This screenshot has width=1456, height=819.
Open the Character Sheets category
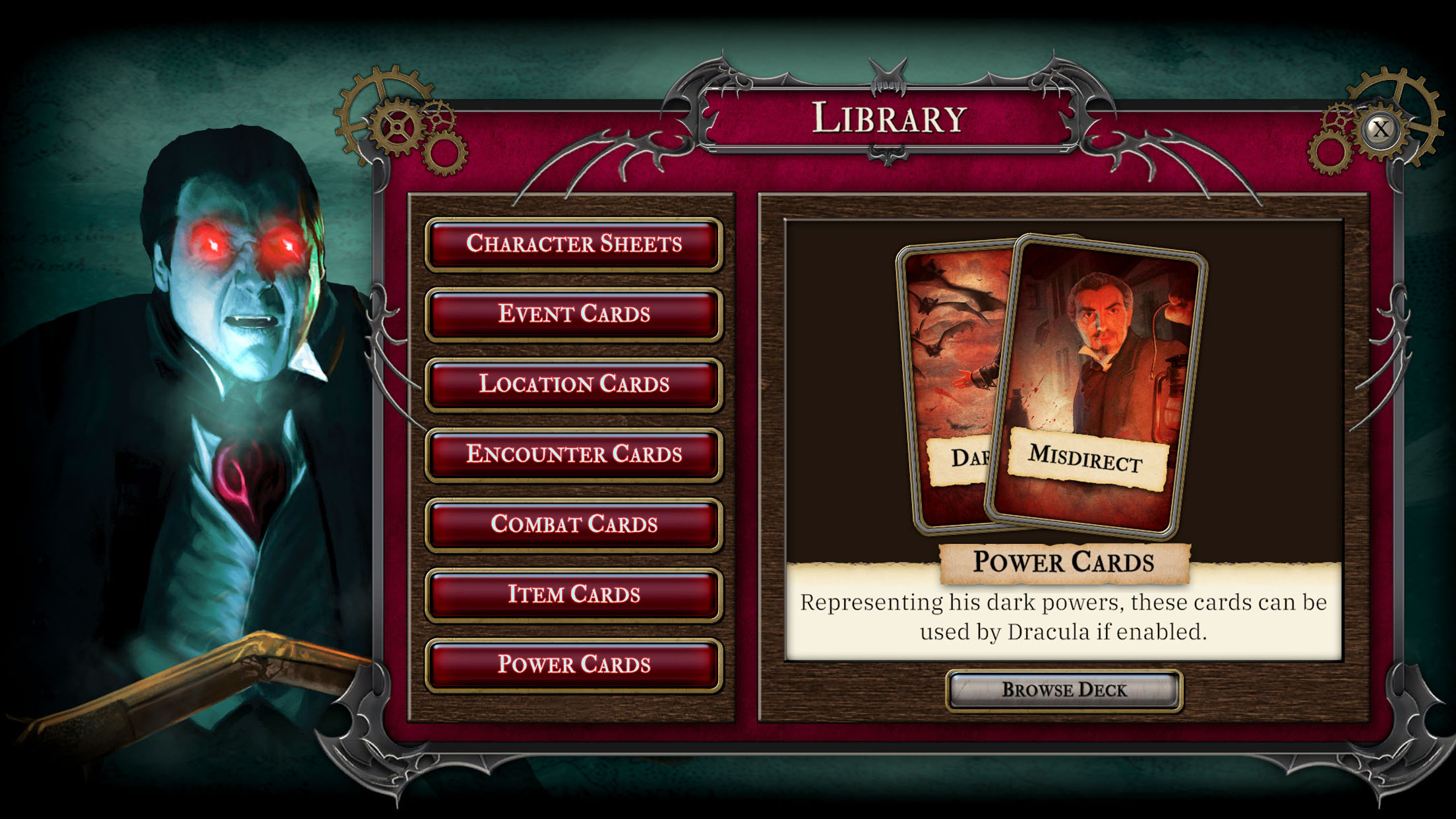(x=574, y=244)
